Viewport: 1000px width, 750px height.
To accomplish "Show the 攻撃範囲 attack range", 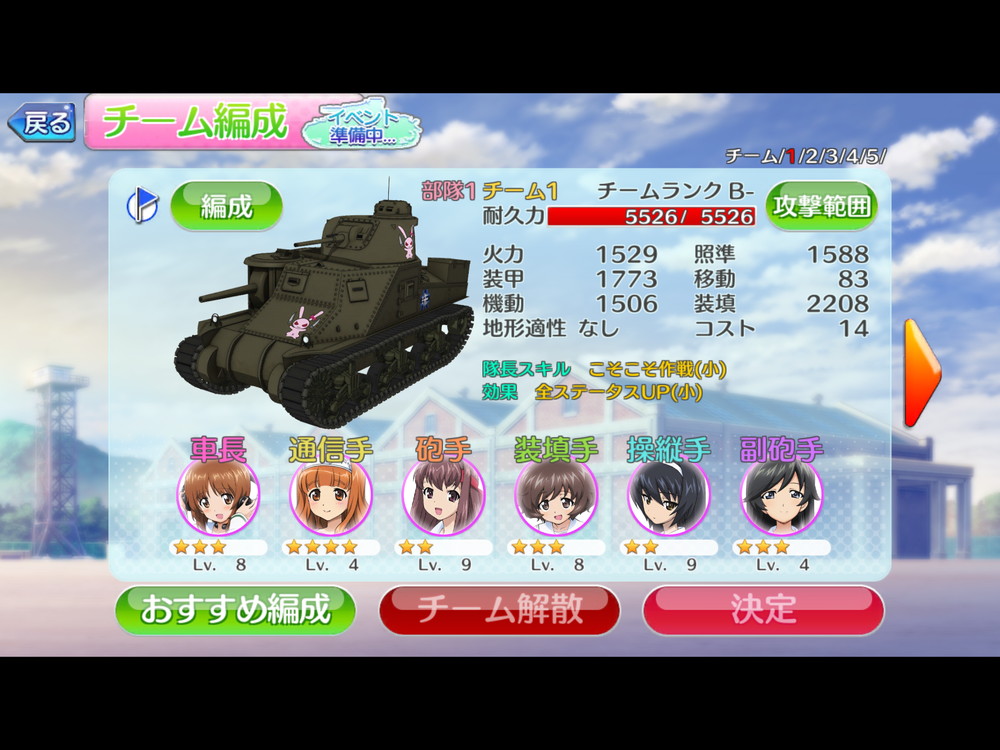I will coord(821,206).
